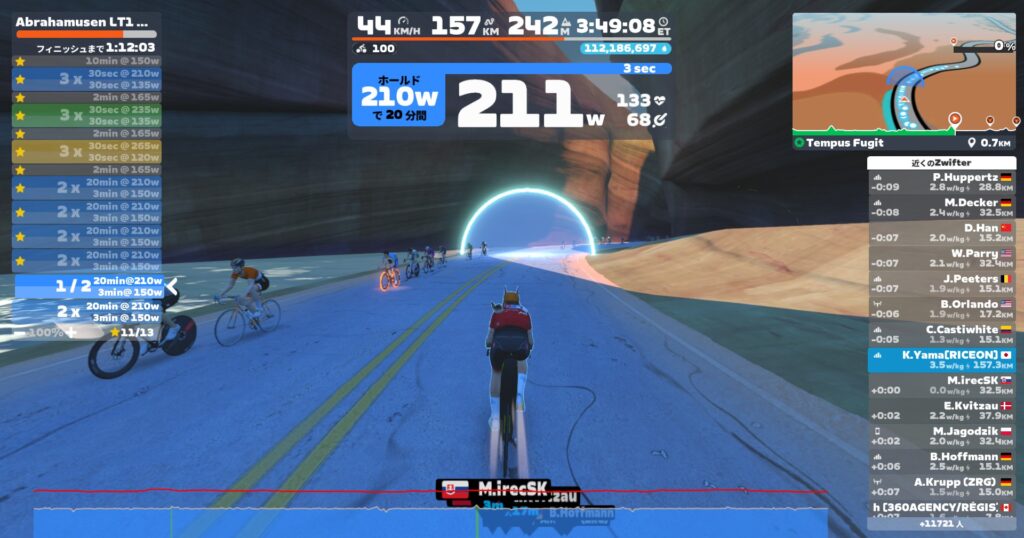Pick B.Orlando in the rider list
The image size is (1024, 538).
(941, 308)
